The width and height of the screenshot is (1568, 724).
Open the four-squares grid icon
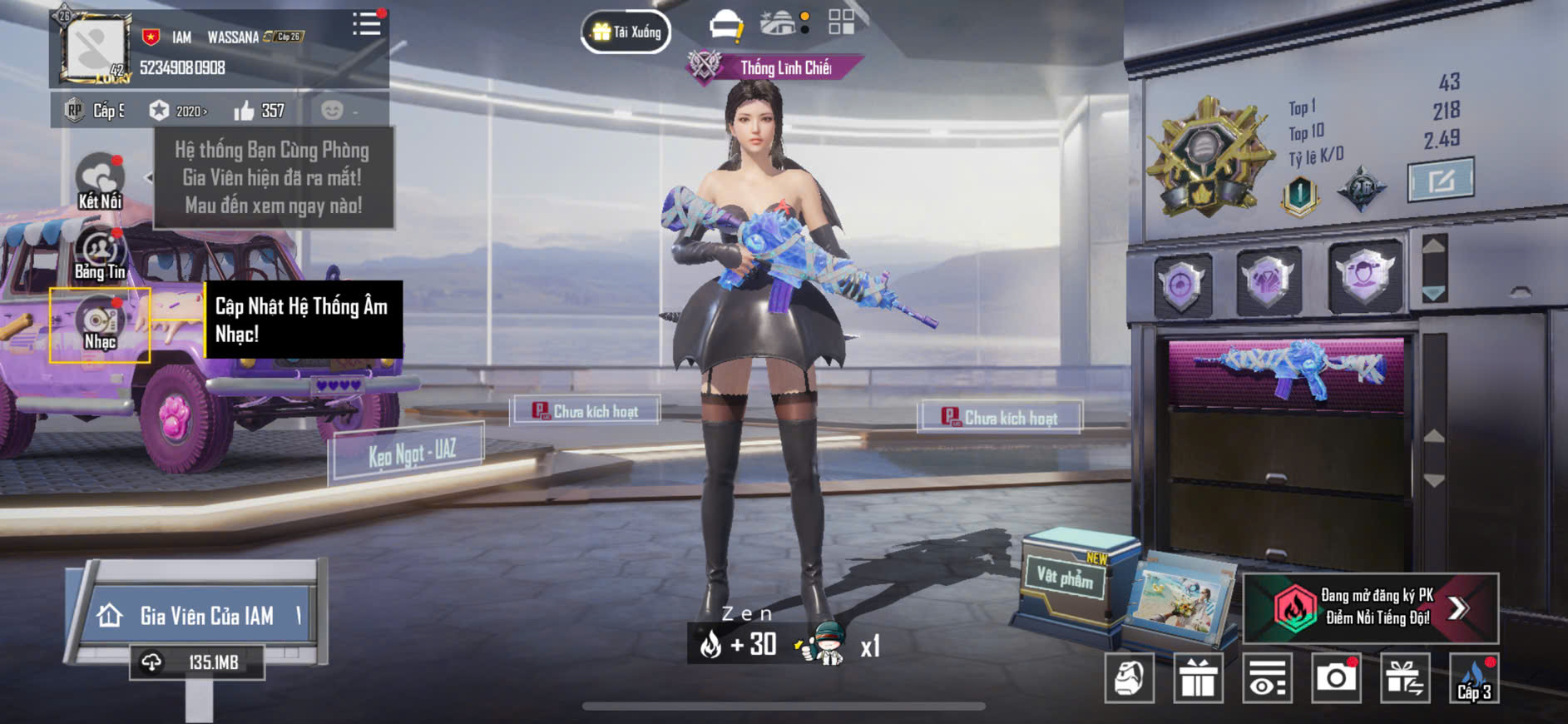coord(841,22)
